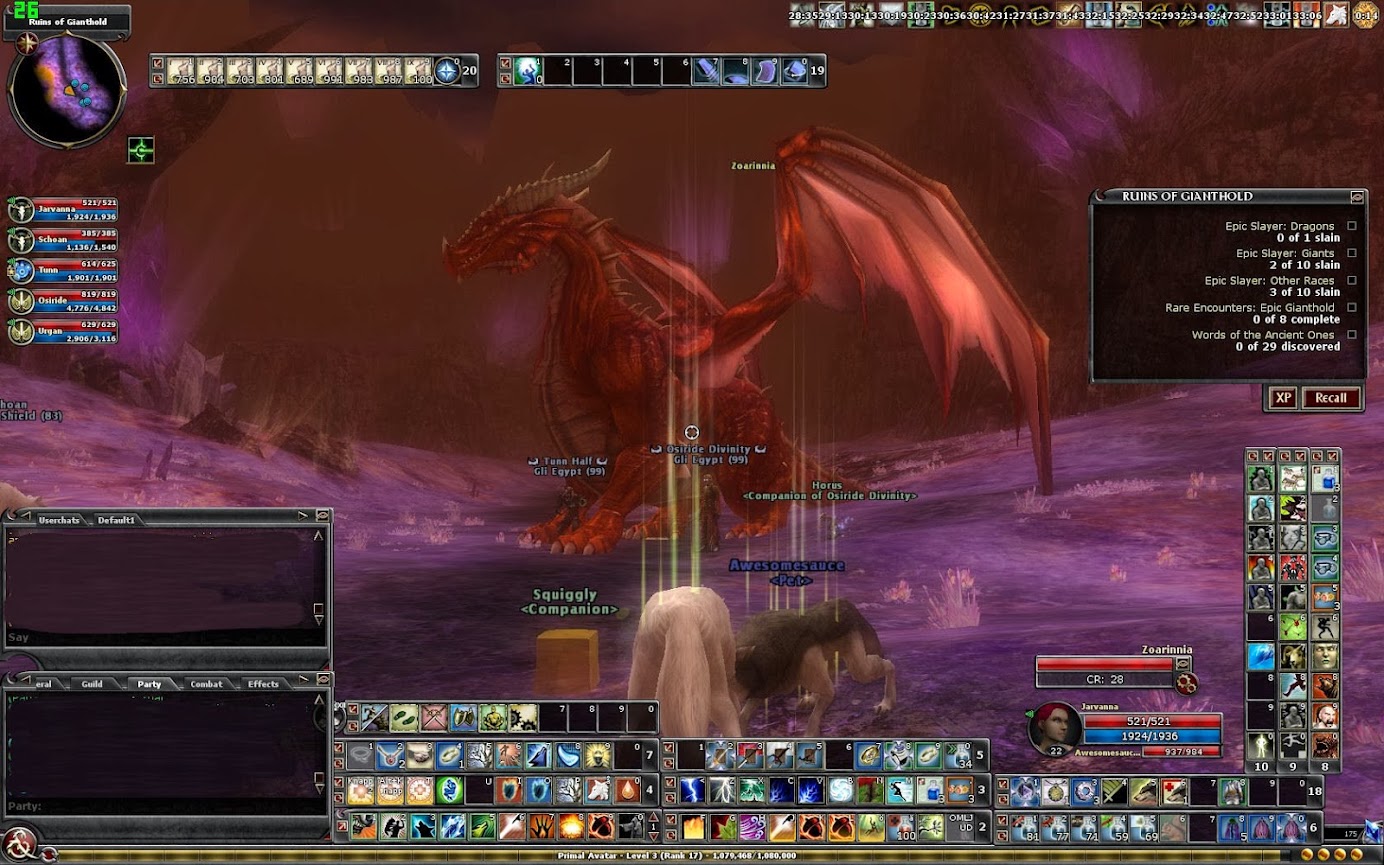Click the circular minimap of Ruins of Gianthold
The height and width of the screenshot is (865, 1384).
coord(66,90)
